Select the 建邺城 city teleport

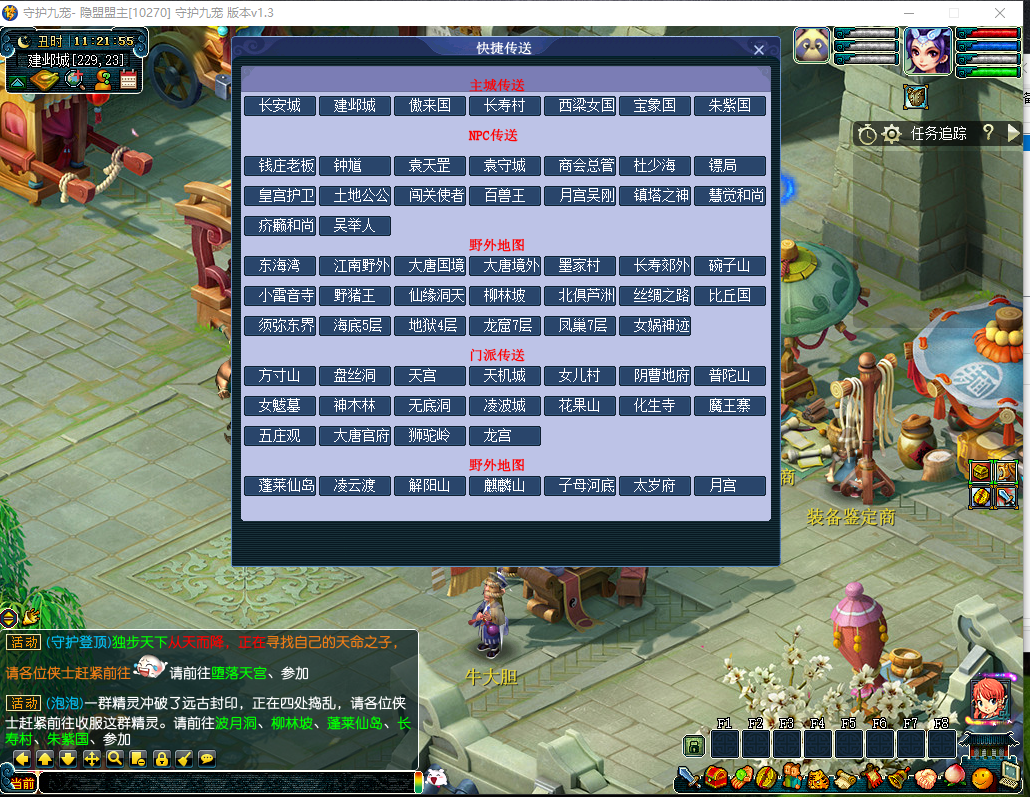click(355, 106)
